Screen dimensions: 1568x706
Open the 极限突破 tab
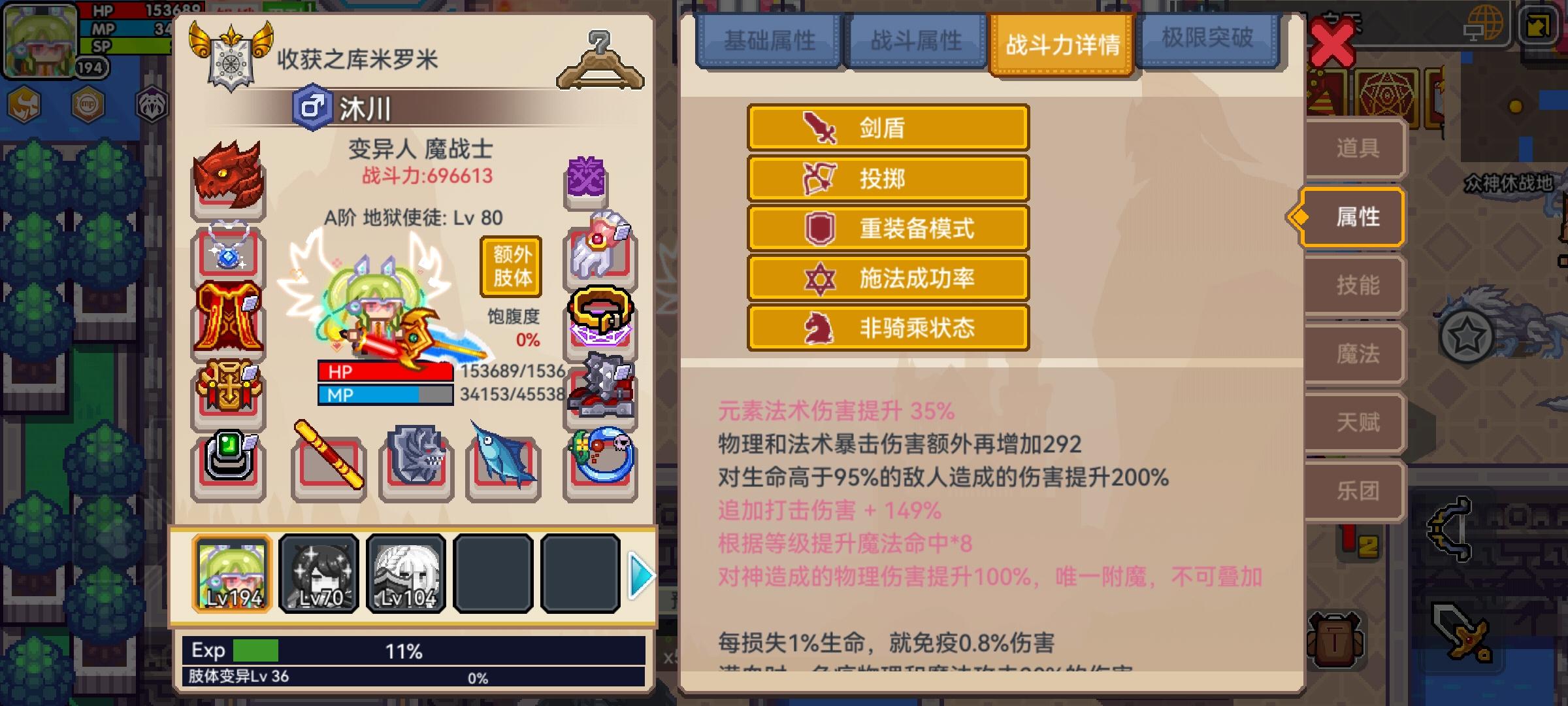(x=1207, y=41)
